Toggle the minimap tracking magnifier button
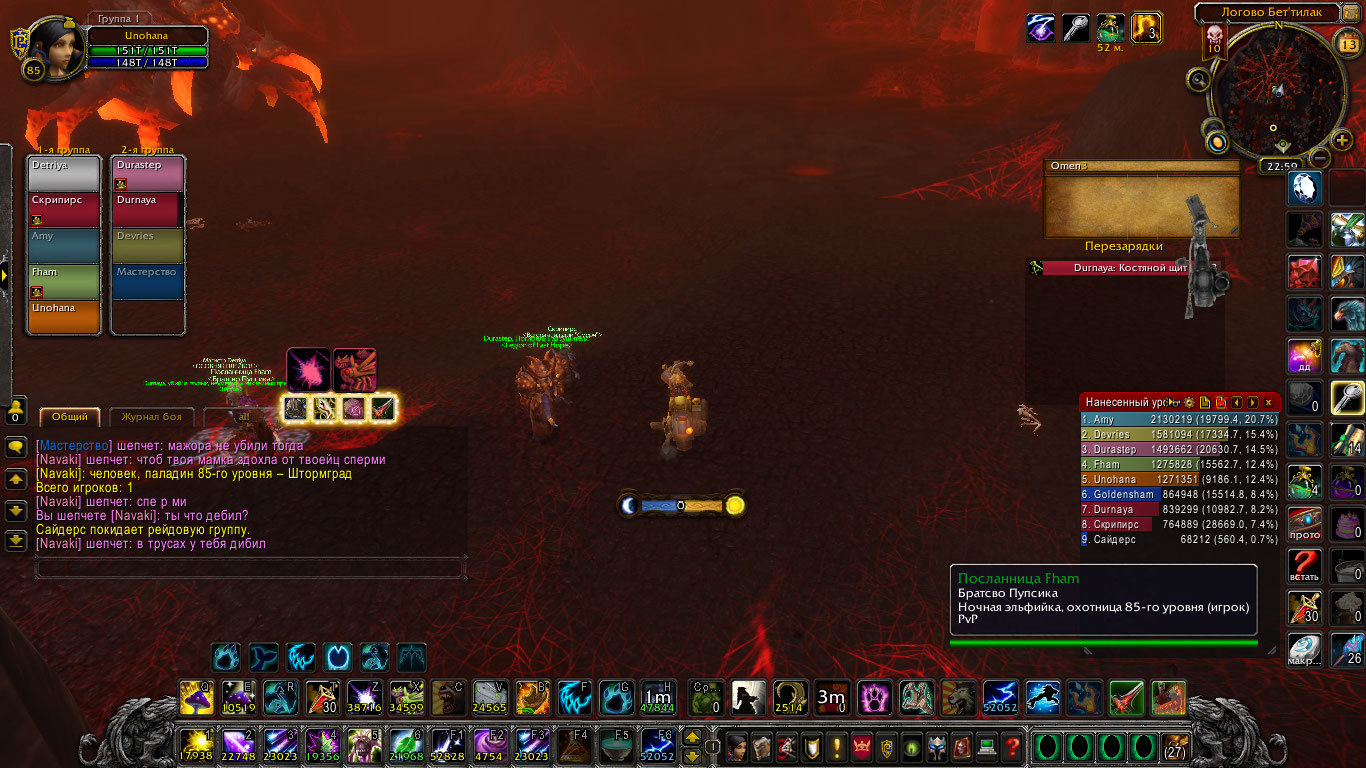Image resolution: width=1366 pixels, height=768 pixels. click(x=1197, y=80)
